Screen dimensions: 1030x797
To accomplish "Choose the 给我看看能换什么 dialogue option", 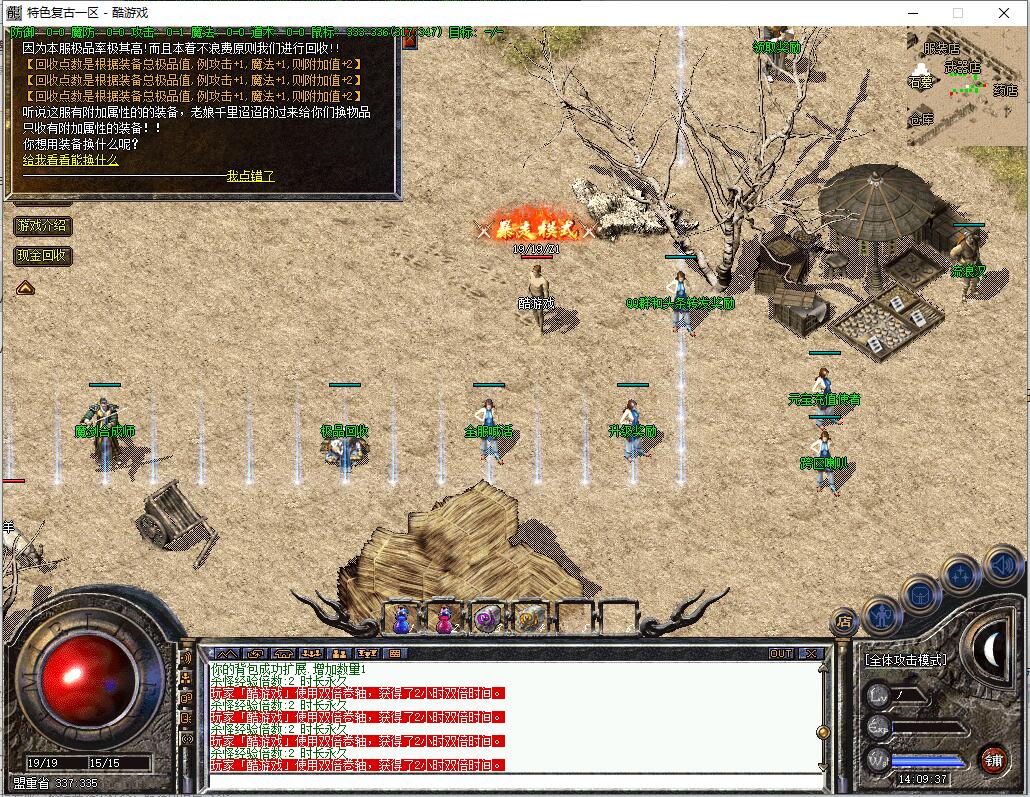I will tap(71, 160).
